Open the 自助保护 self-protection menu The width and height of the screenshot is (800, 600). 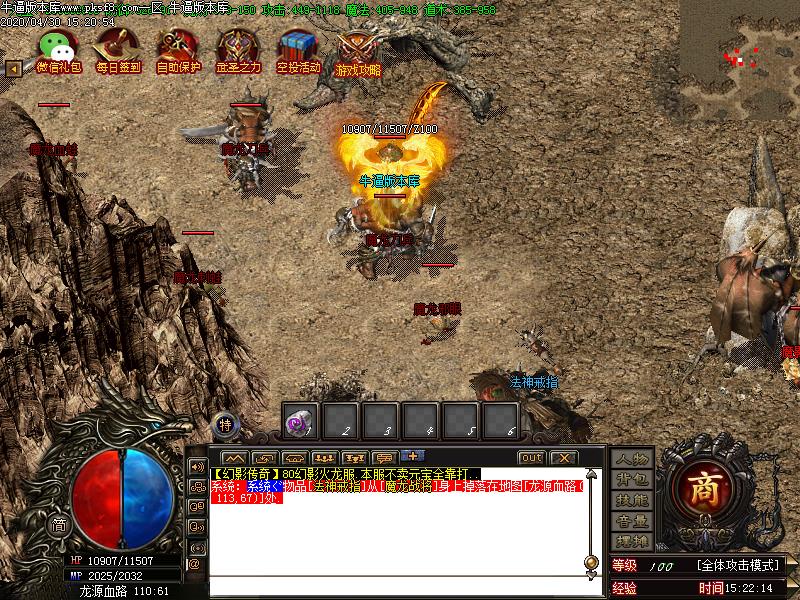178,47
